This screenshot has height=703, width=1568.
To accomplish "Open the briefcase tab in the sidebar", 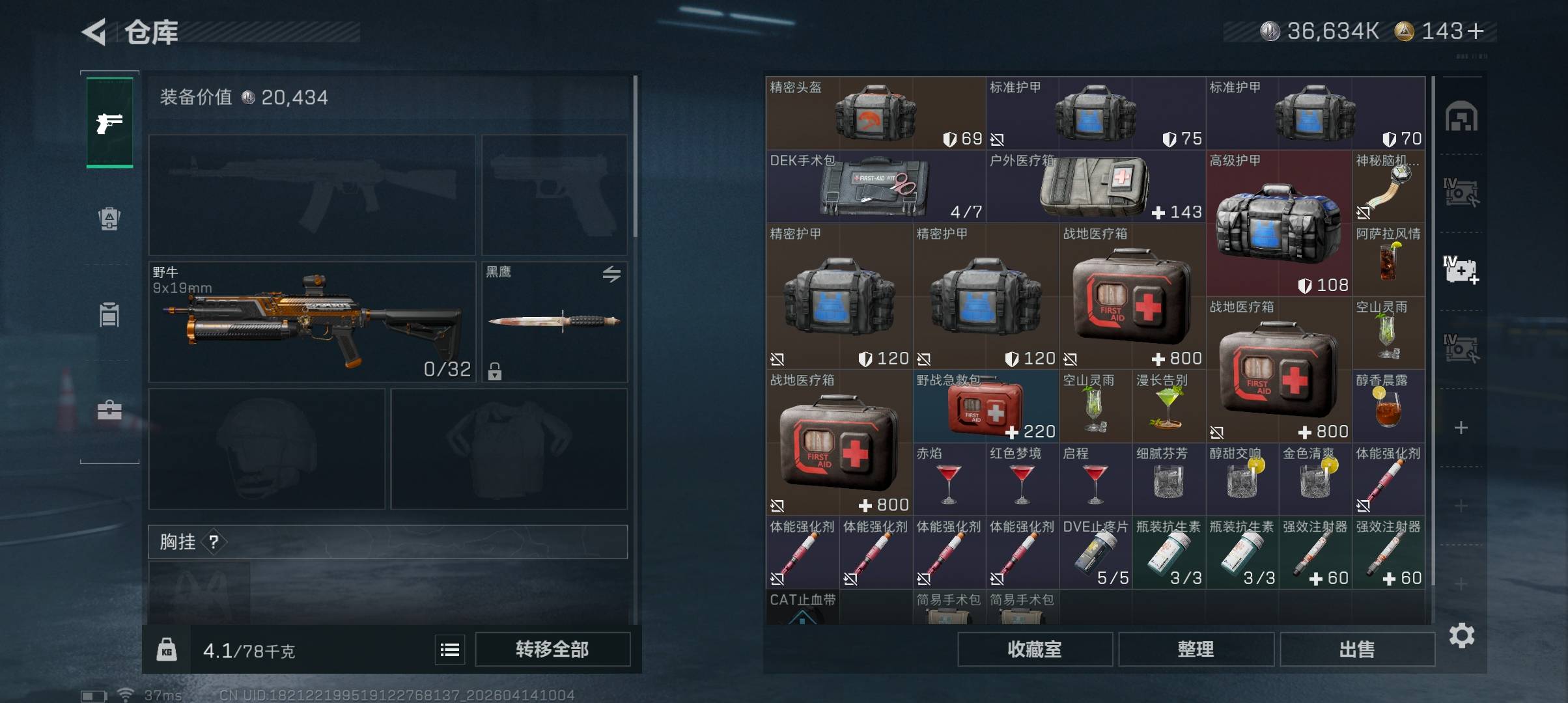I will click(109, 410).
